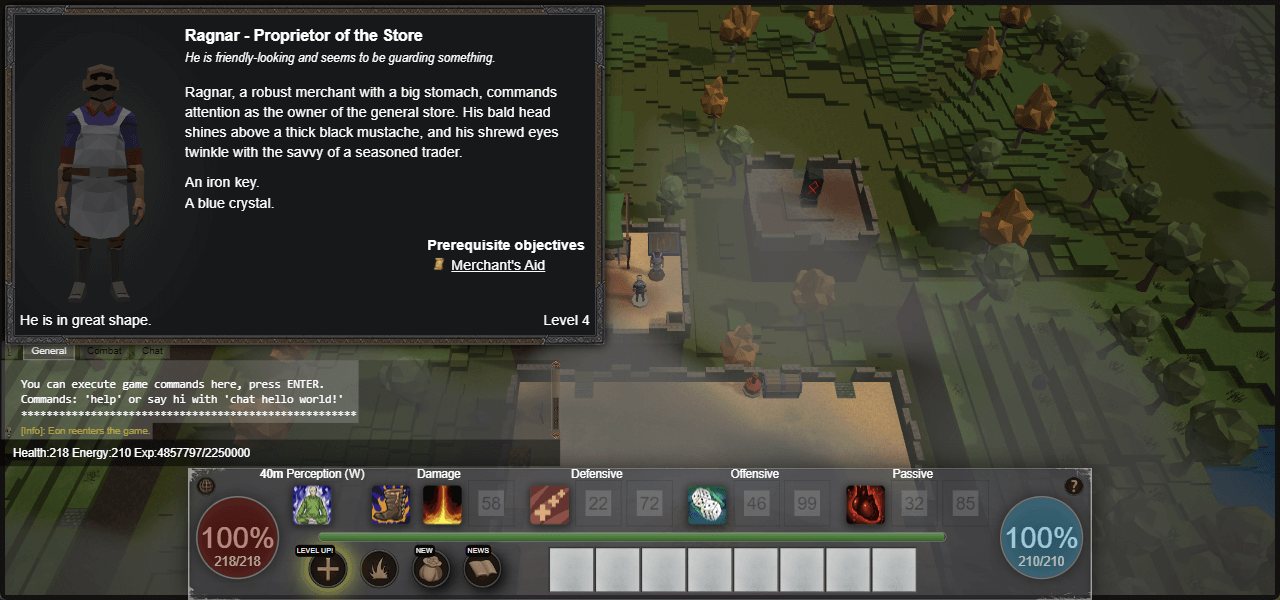
Task: Select the Defensive bandage ability icon
Action: [x=549, y=505]
